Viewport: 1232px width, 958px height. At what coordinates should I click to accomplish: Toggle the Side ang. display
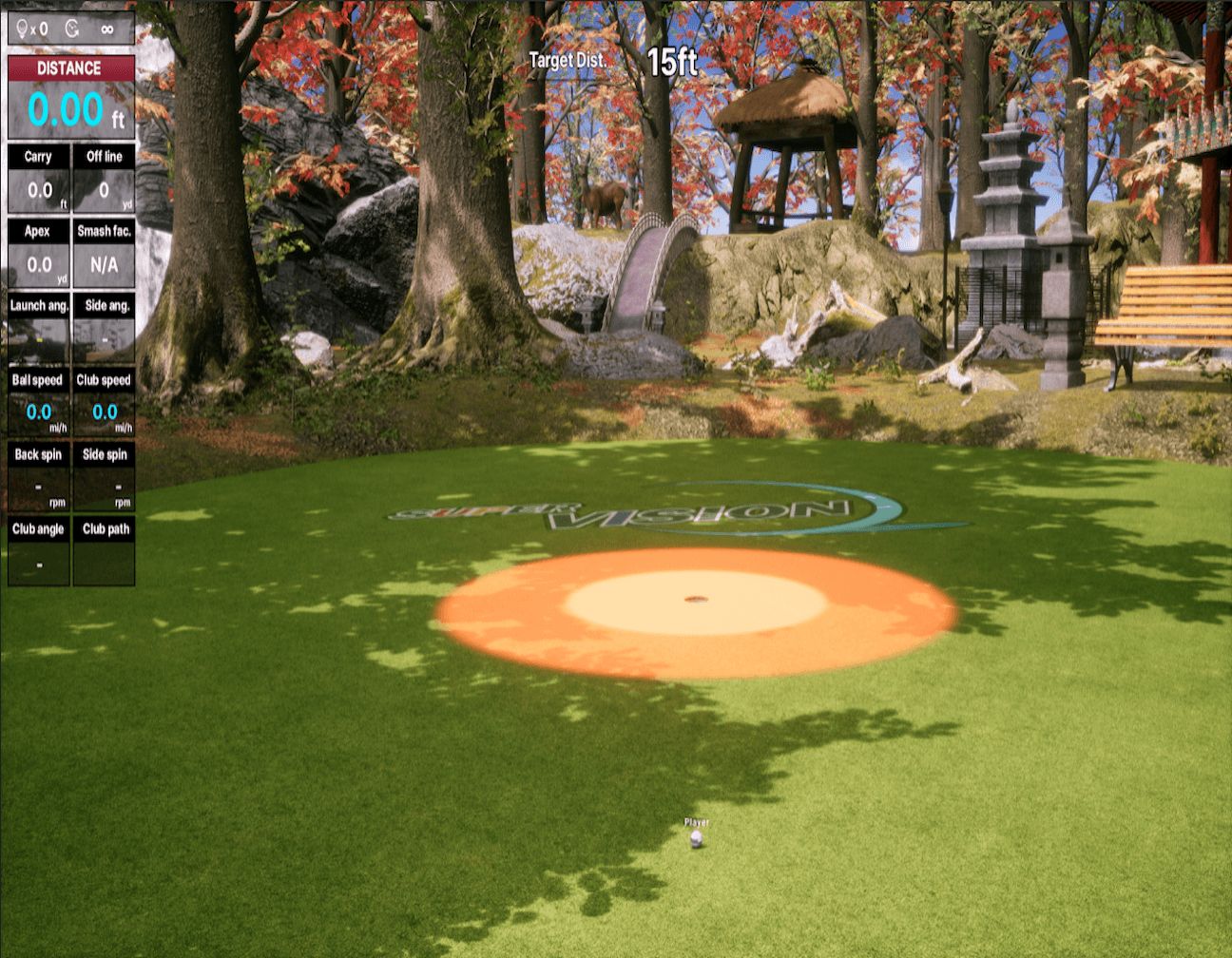click(x=105, y=326)
